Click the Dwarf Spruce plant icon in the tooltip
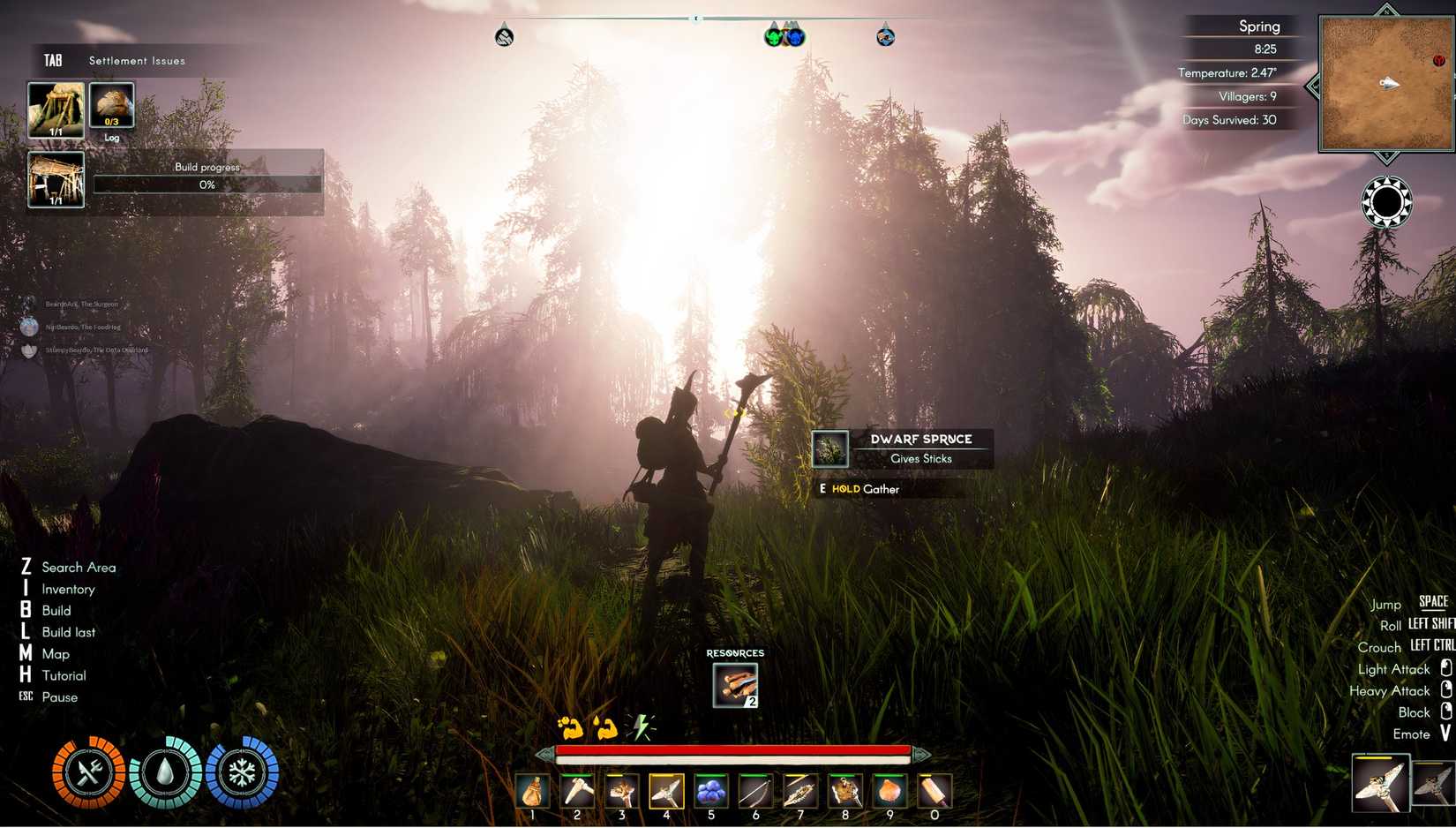Image resolution: width=1456 pixels, height=828 pixels. (x=829, y=448)
